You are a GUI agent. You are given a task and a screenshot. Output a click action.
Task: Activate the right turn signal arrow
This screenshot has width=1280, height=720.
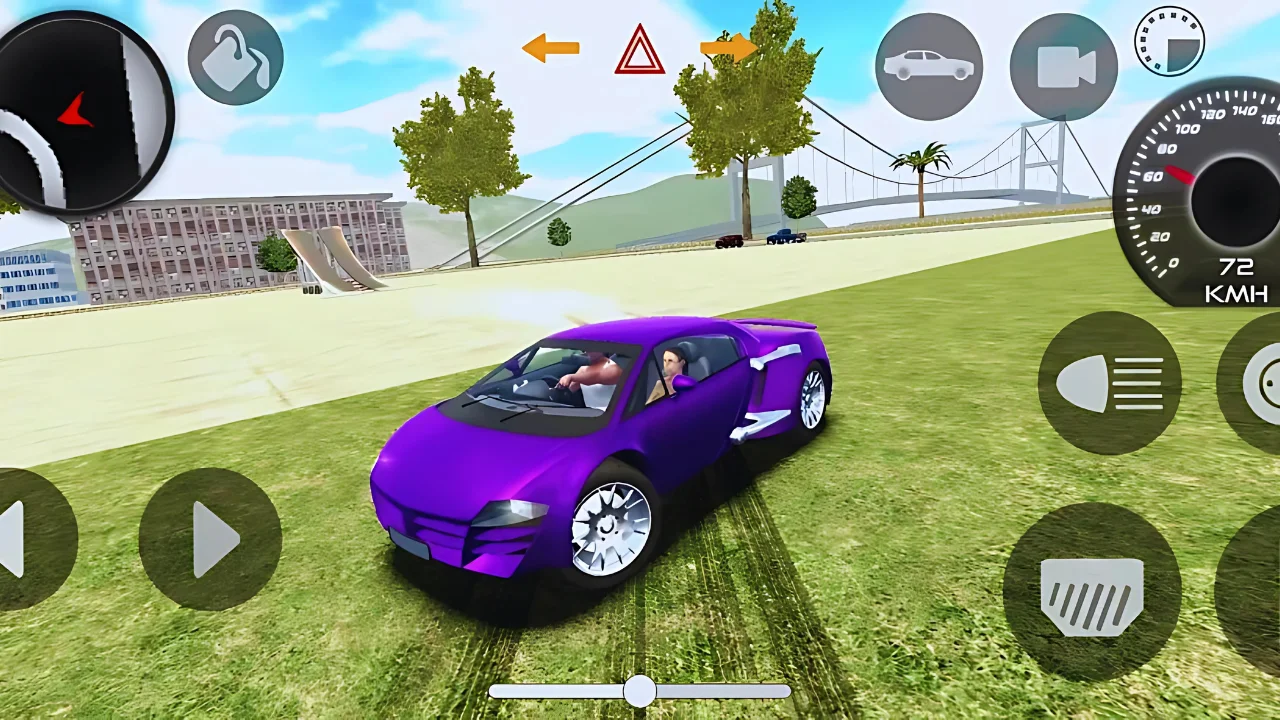(728, 47)
